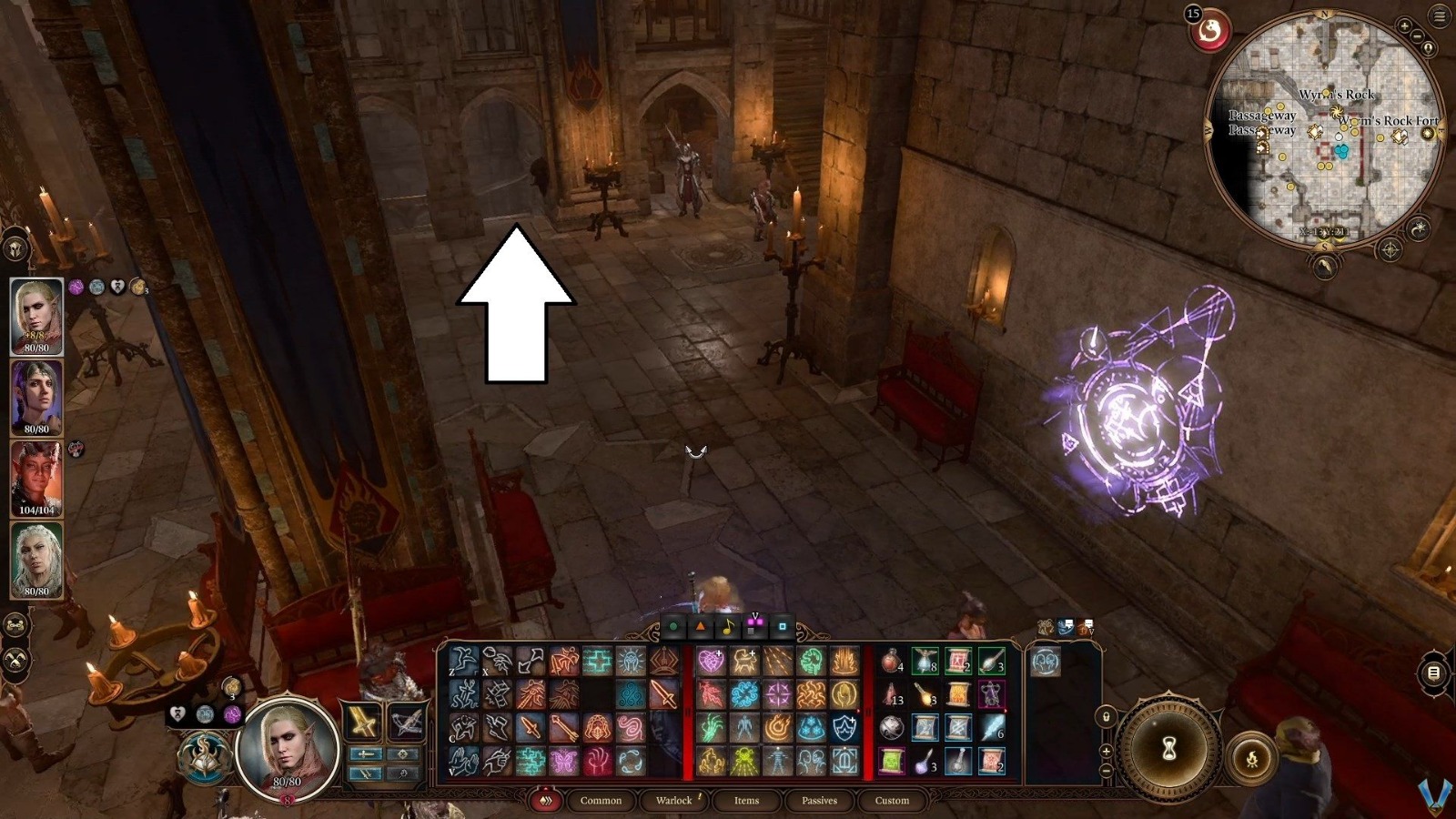
Task: Enable the music note hotbar filter
Action: [731, 626]
